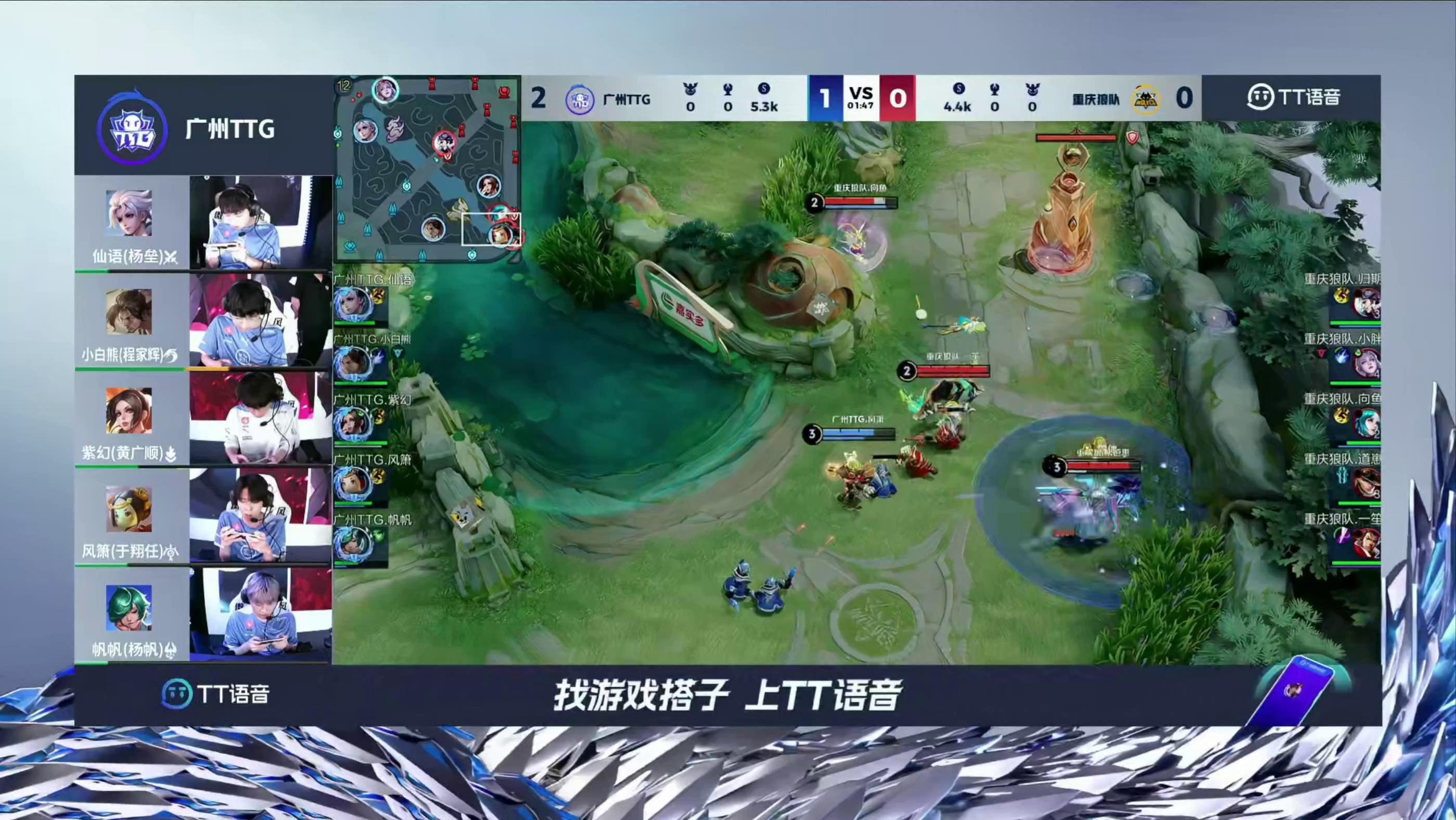Spectate 广州TTG.风箫 via in-game hero portrait
The height and width of the screenshot is (820, 1456).
[353, 484]
